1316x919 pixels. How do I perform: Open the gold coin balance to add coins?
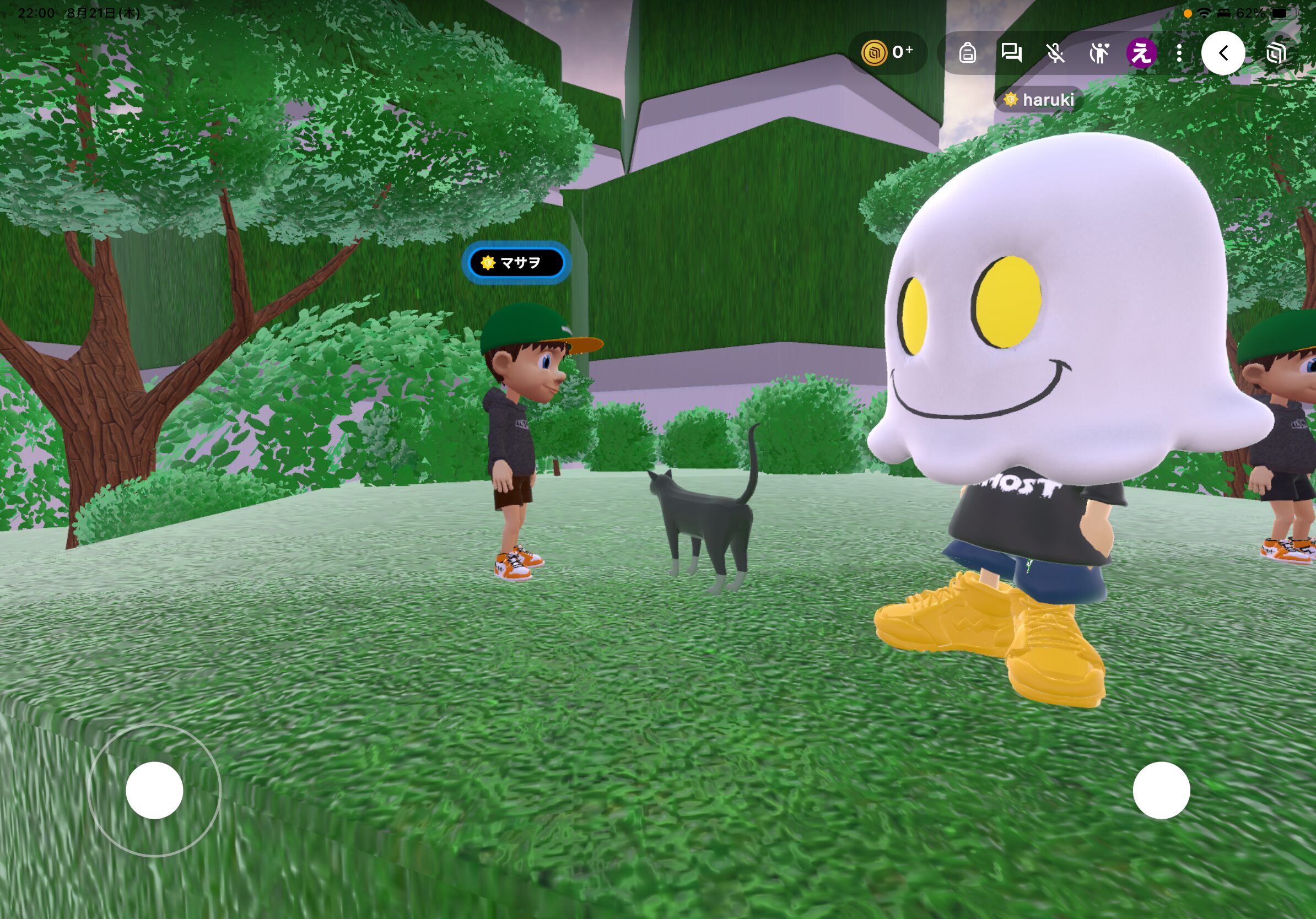point(887,53)
